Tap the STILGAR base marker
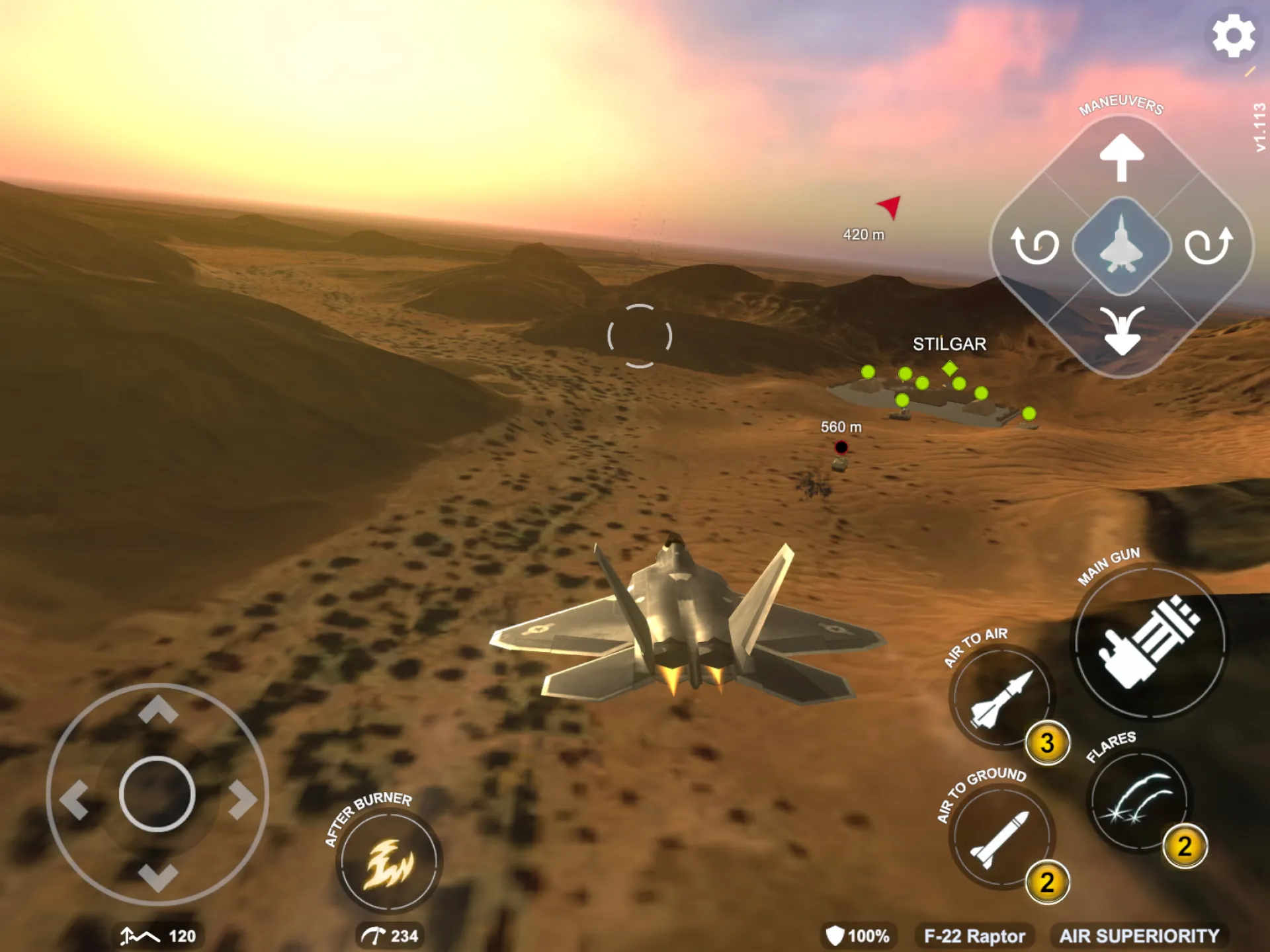 (950, 344)
